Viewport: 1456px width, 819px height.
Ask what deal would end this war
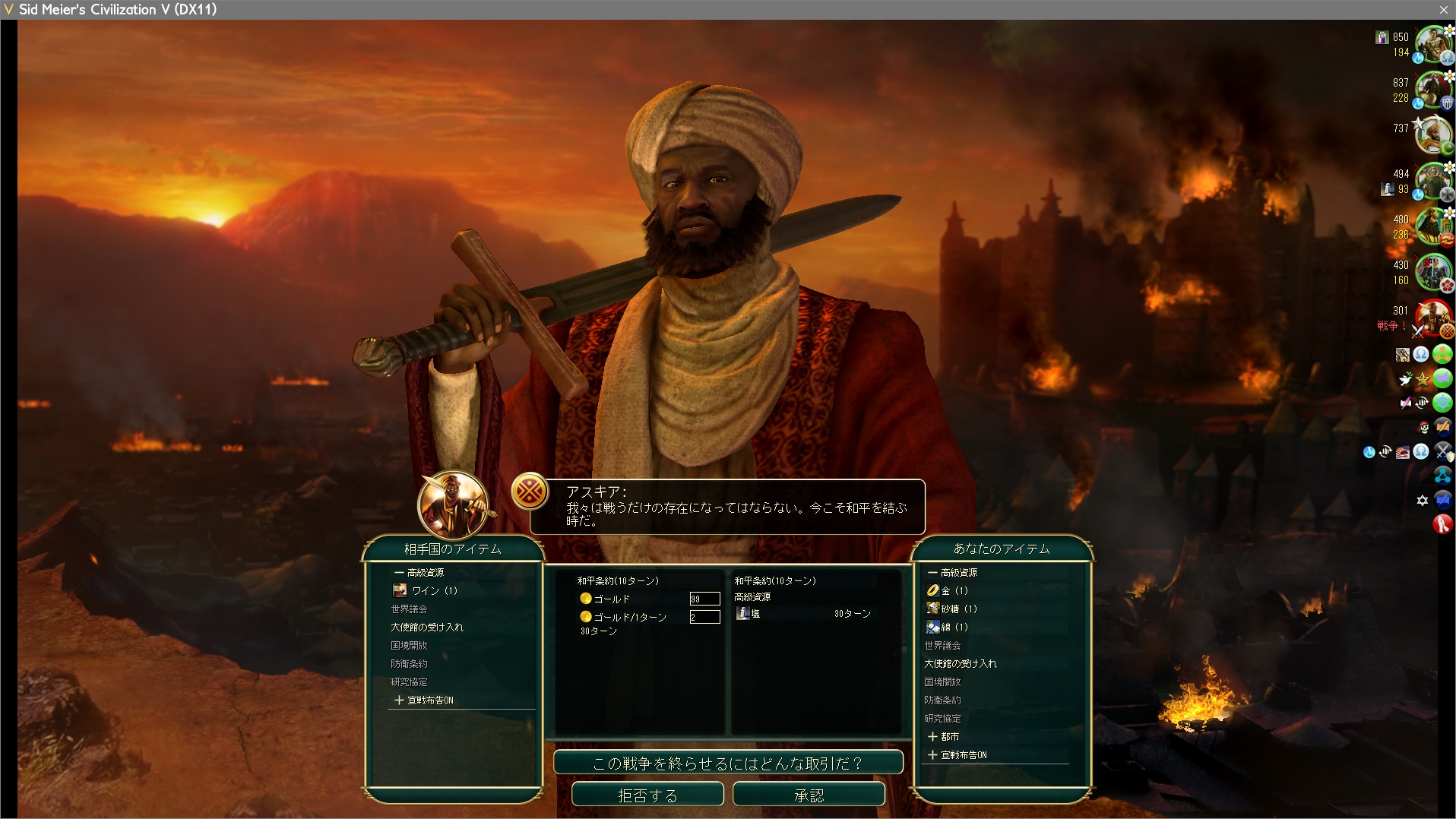pos(728,763)
